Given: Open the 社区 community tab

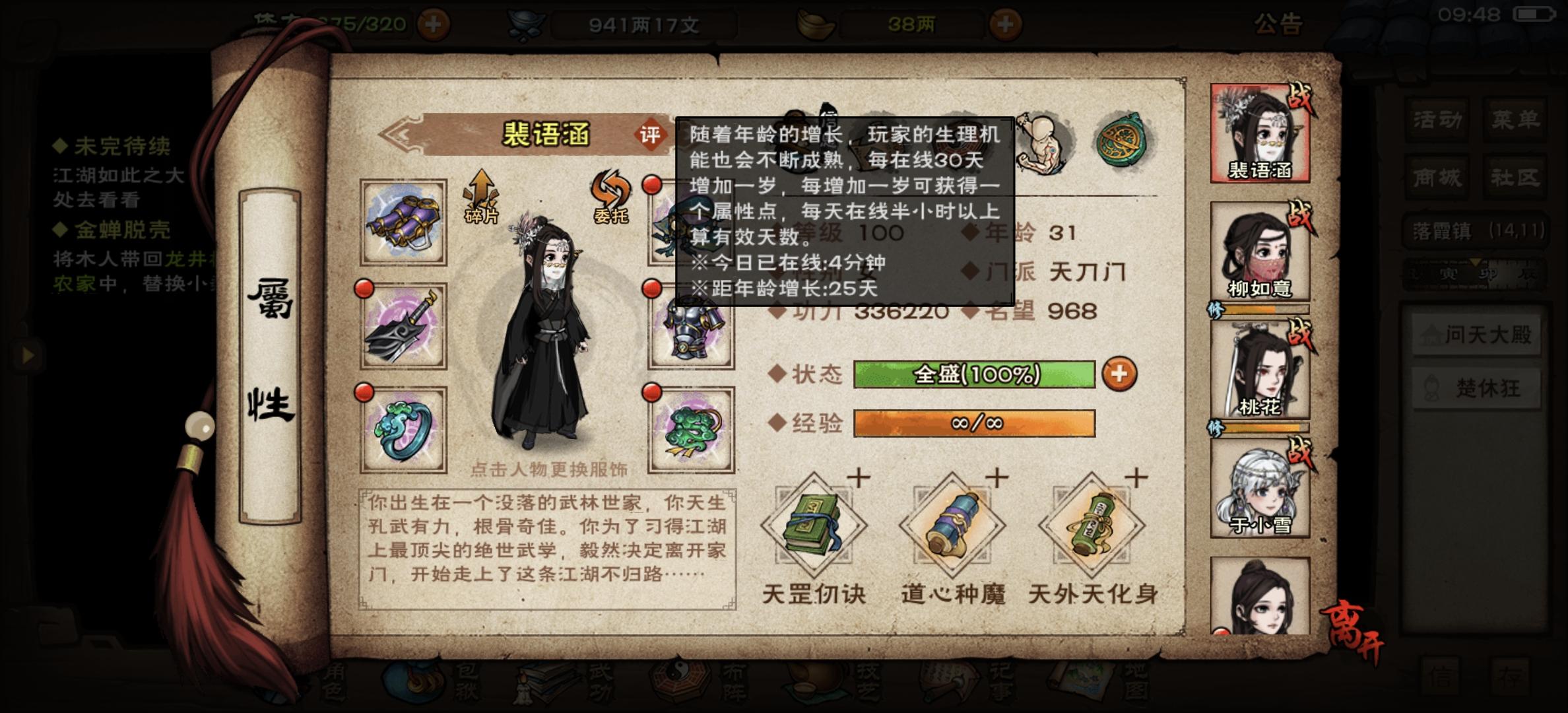Looking at the screenshot, I should tap(1515, 177).
